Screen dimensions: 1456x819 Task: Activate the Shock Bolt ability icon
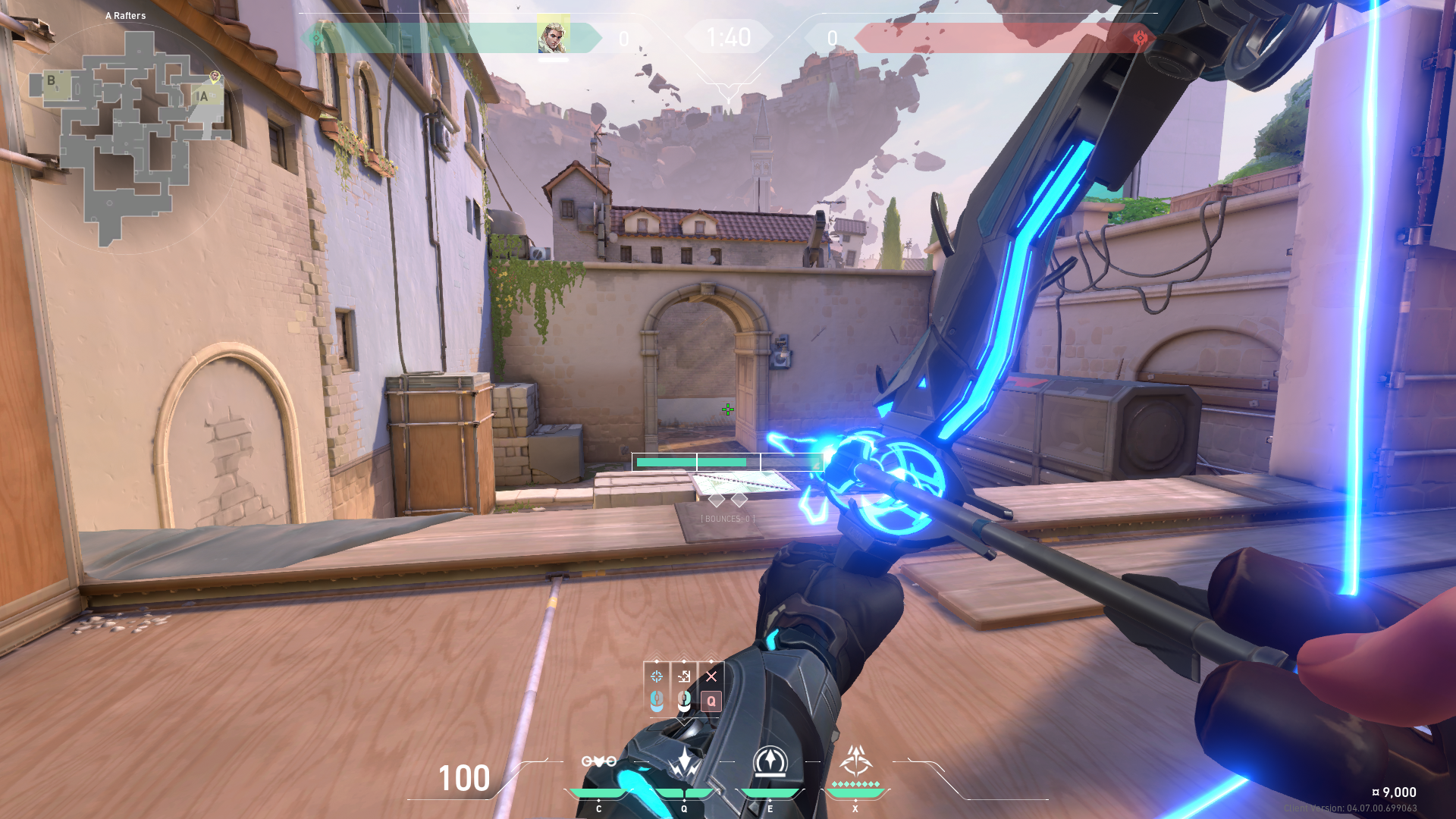tap(684, 761)
